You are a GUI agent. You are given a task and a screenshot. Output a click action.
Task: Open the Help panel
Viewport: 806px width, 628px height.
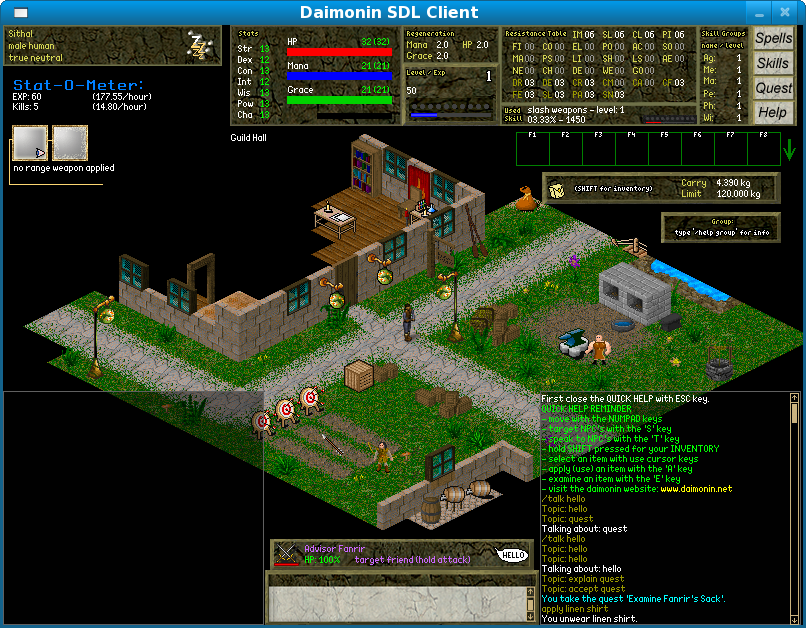(772, 112)
